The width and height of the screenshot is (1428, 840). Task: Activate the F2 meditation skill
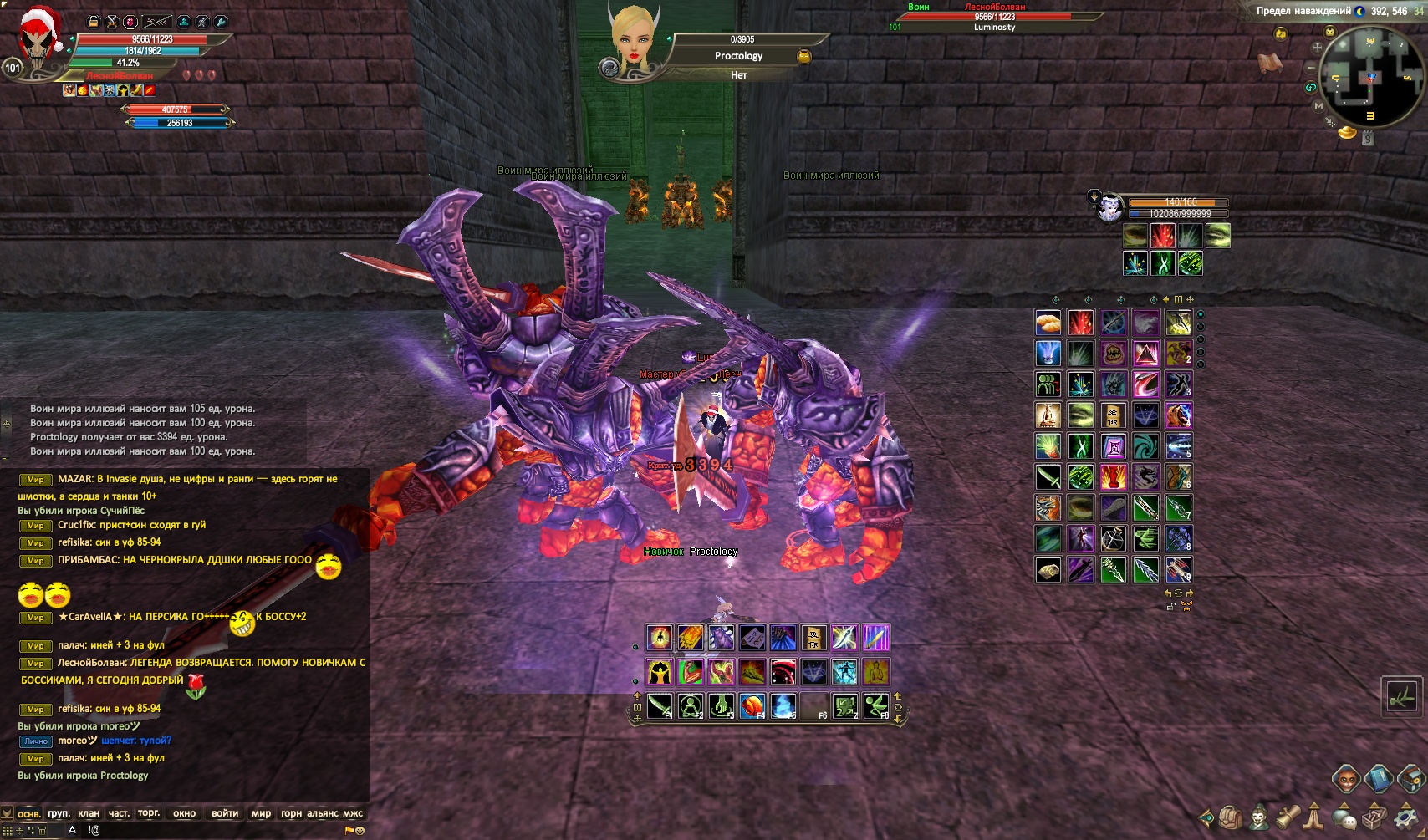click(x=690, y=706)
